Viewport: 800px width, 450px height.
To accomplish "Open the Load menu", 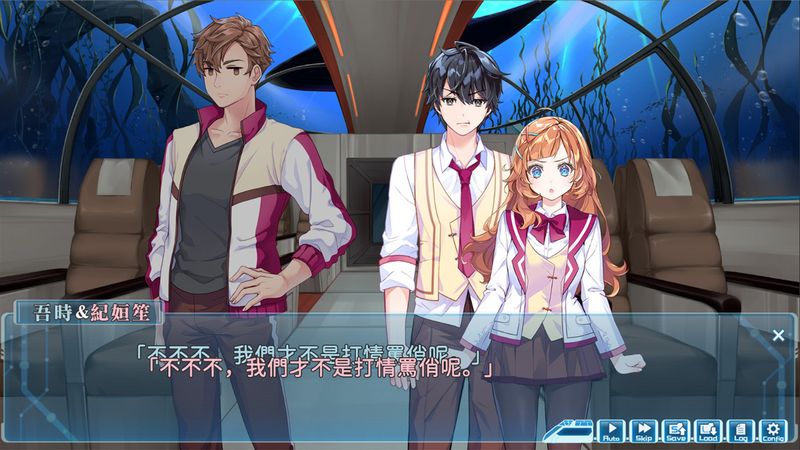I will click(x=708, y=431).
